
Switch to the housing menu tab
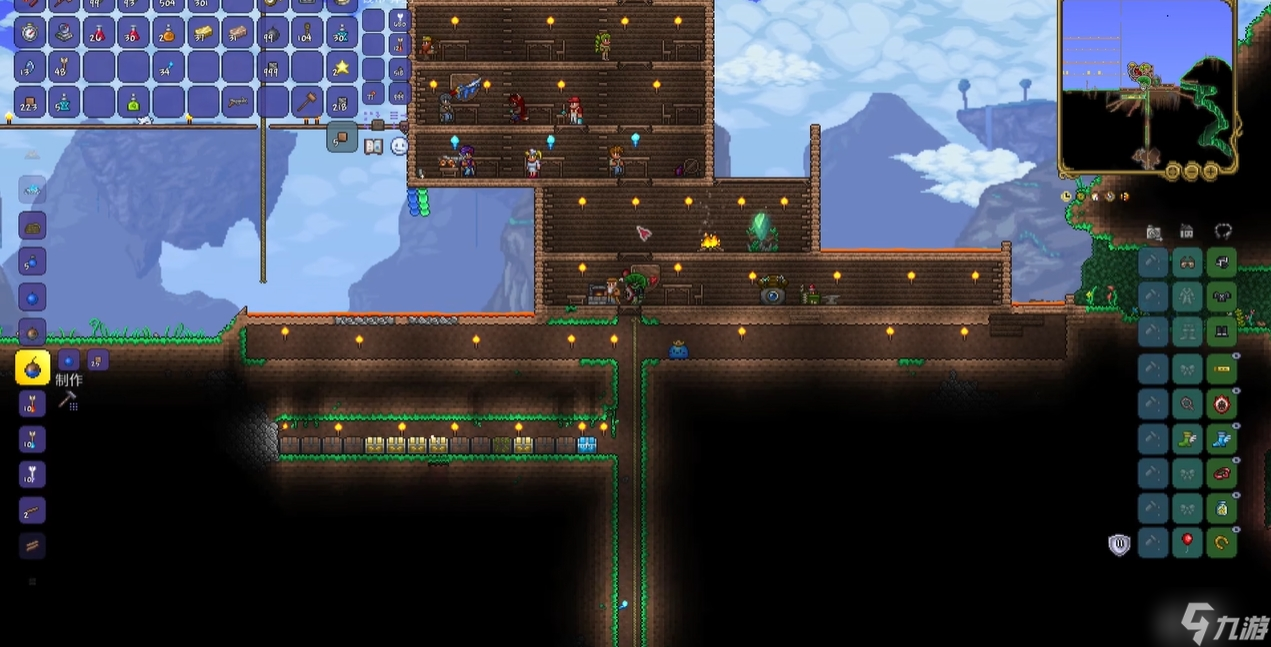tap(1186, 232)
